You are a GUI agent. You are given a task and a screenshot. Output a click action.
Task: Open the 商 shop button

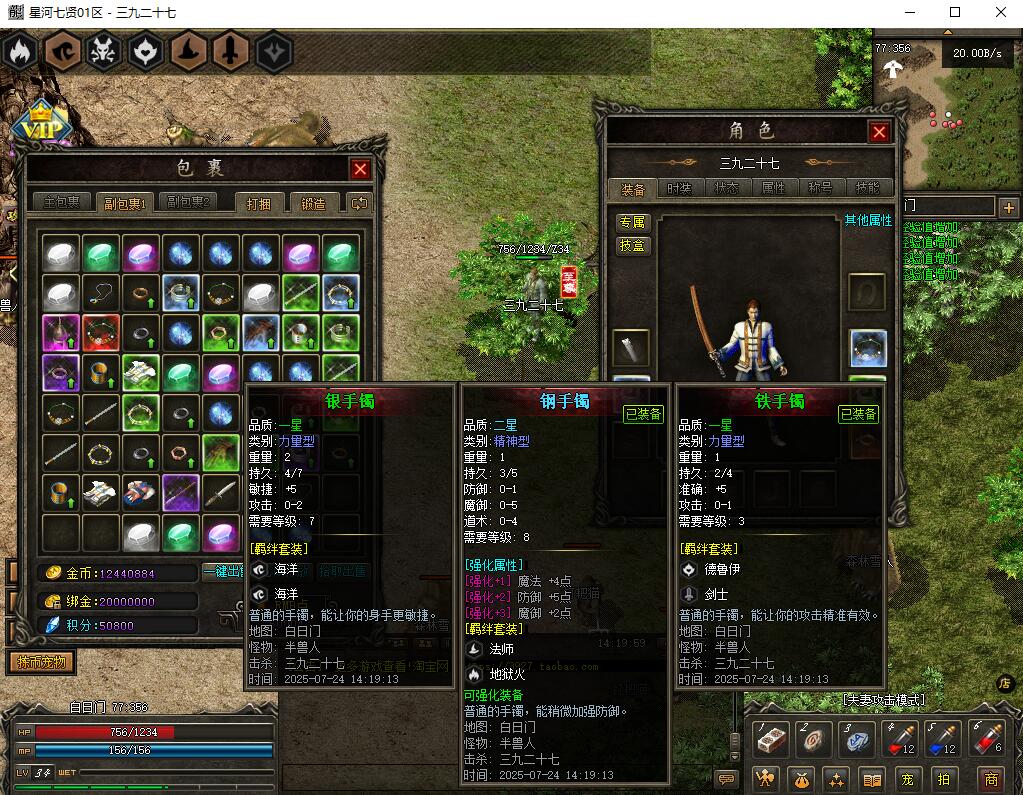[x=991, y=779]
